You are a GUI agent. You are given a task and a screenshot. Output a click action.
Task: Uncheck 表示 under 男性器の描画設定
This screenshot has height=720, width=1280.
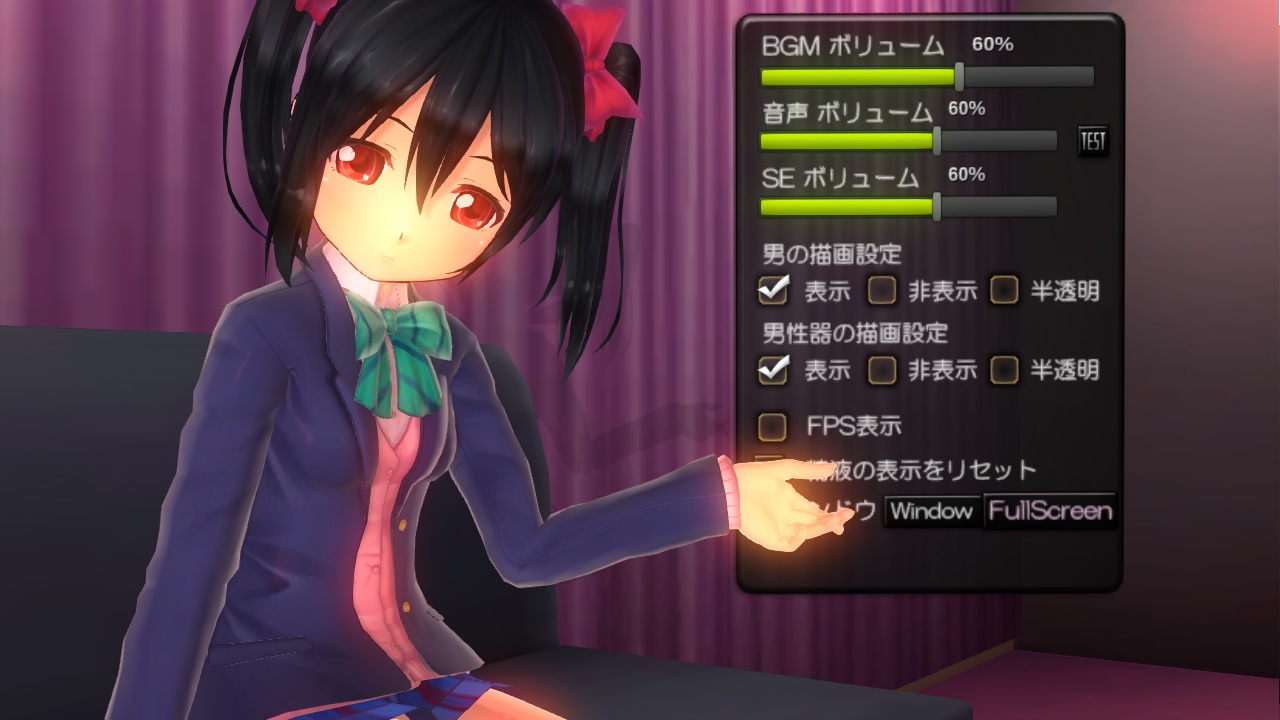pos(775,370)
